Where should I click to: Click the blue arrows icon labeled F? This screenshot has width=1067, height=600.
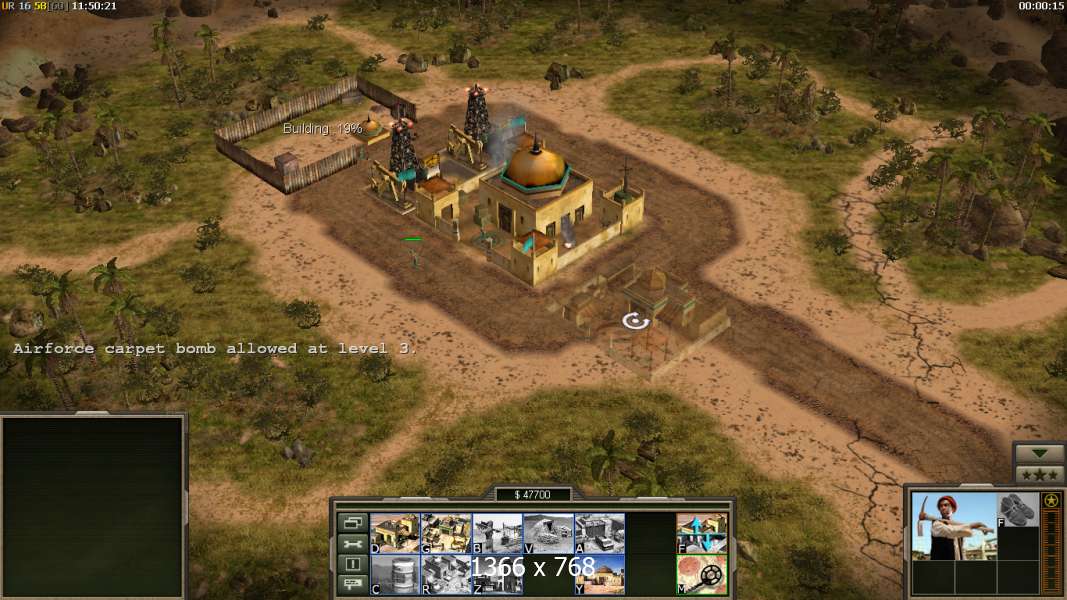pyautogui.click(x=701, y=533)
